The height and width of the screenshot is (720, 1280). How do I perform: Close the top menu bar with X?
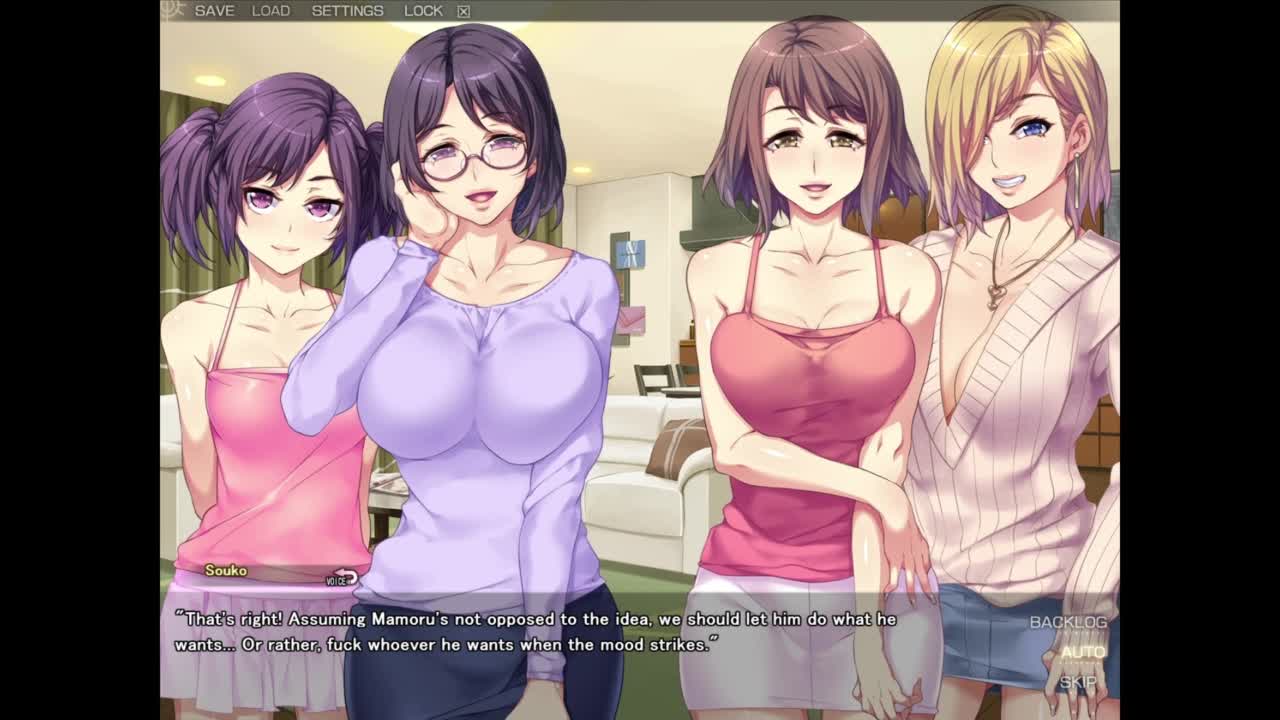click(x=464, y=12)
